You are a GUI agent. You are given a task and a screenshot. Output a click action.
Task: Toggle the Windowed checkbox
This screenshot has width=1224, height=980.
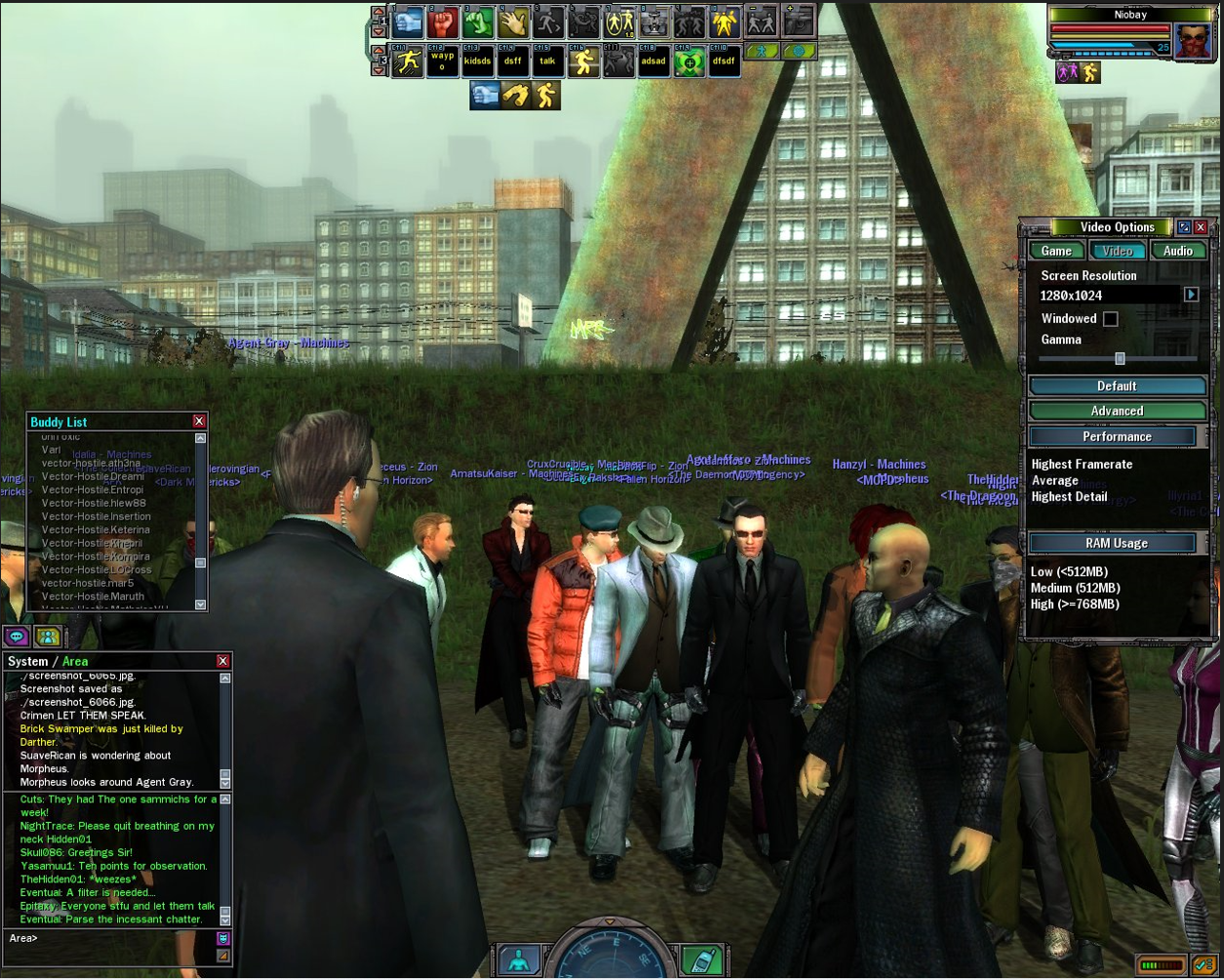[1110, 319]
